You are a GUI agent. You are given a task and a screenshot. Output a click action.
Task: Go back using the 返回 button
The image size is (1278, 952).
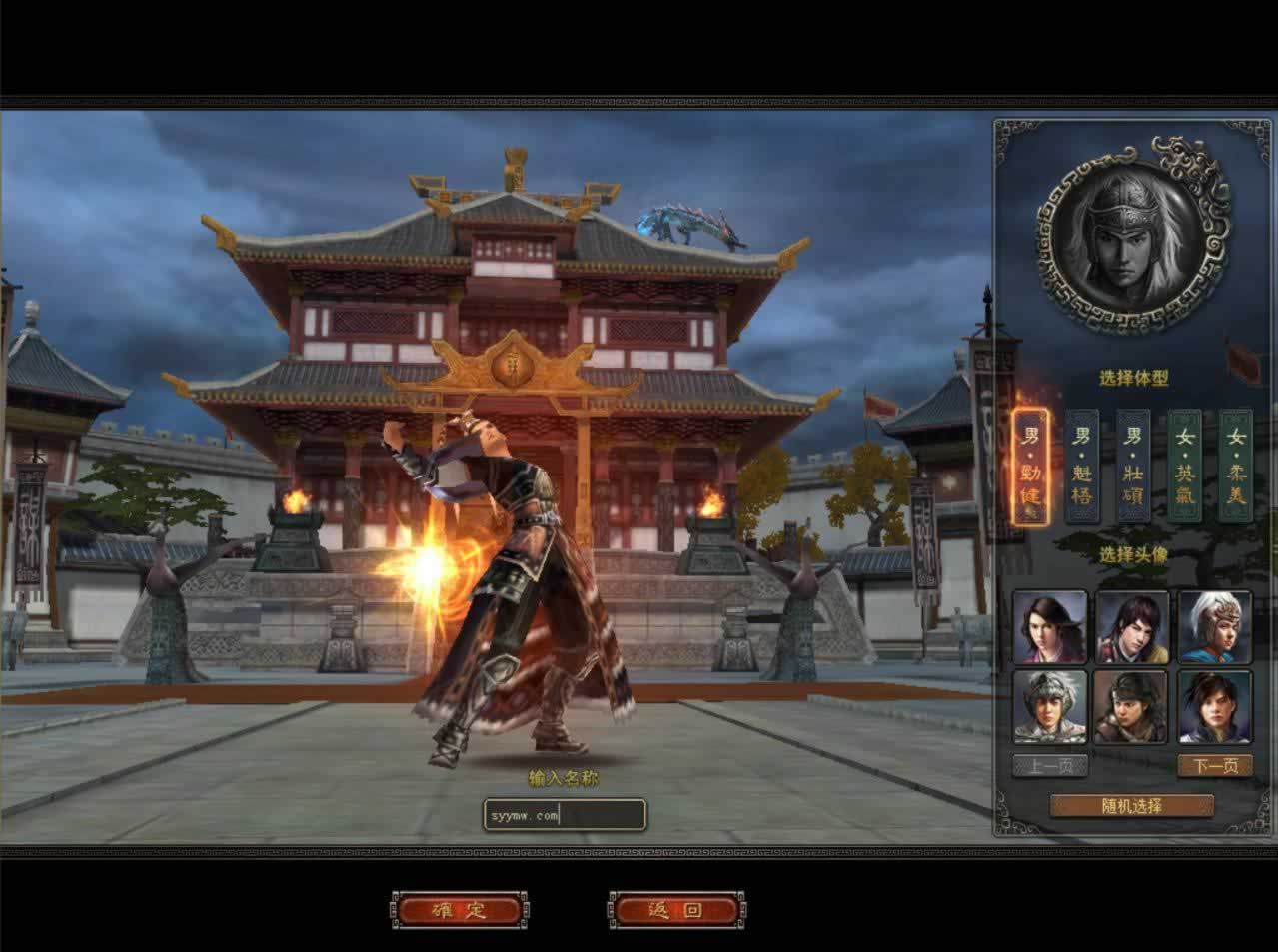[675, 910]
